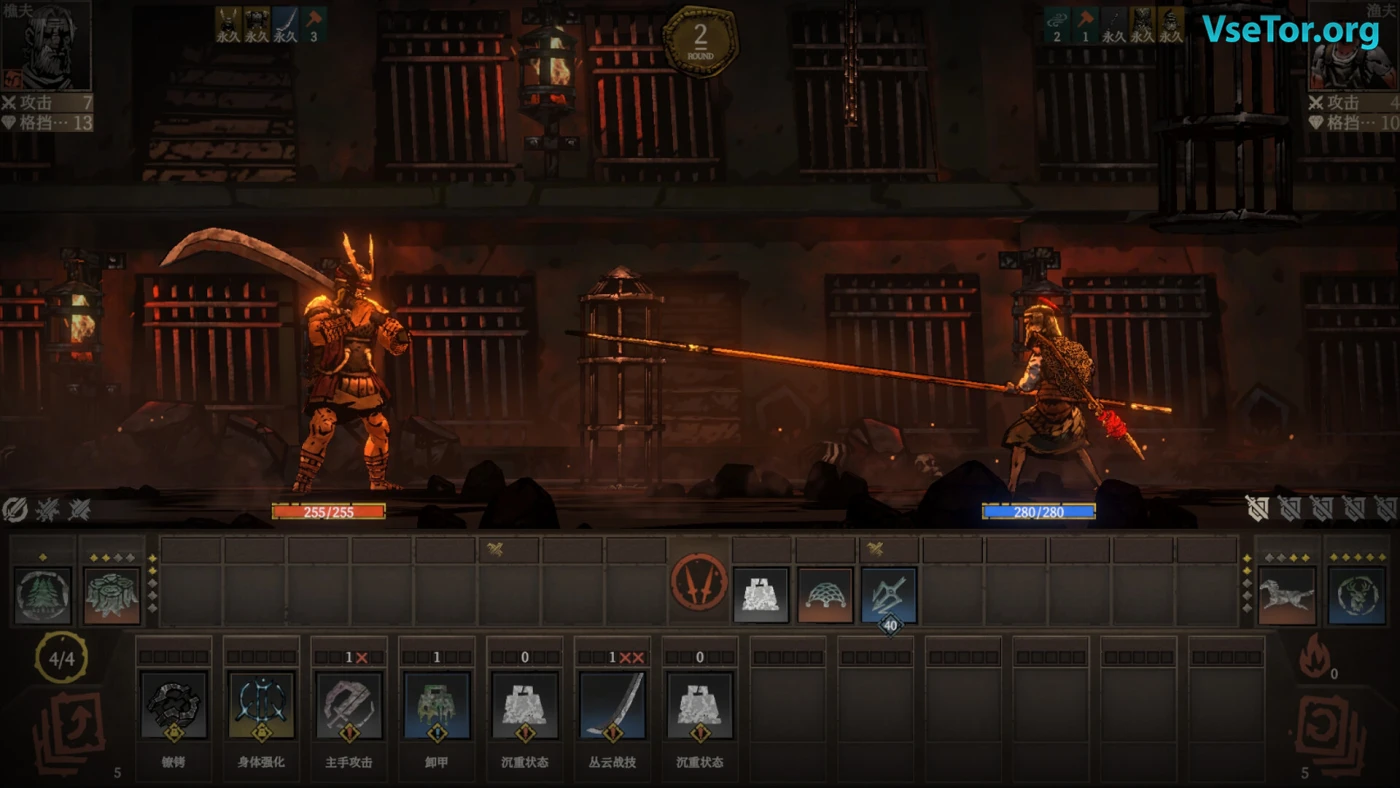Image resolution: width=1400 pixels, height=788 pixels.
Task: View the enemy's net dome action card
Action: pos(825,595)
